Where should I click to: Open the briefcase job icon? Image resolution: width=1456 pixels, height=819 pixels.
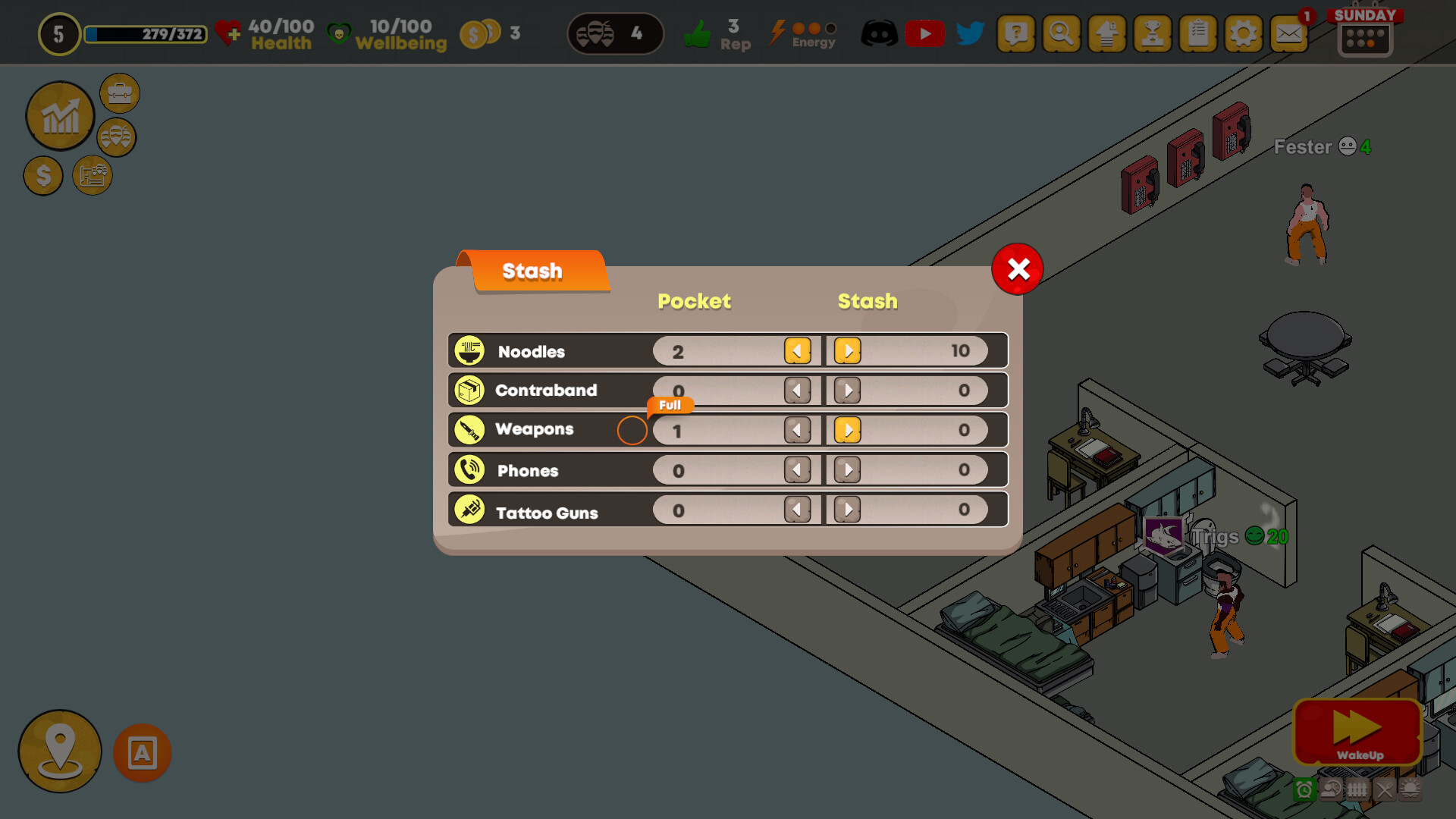pyautogui.click(x=119, y=93)
